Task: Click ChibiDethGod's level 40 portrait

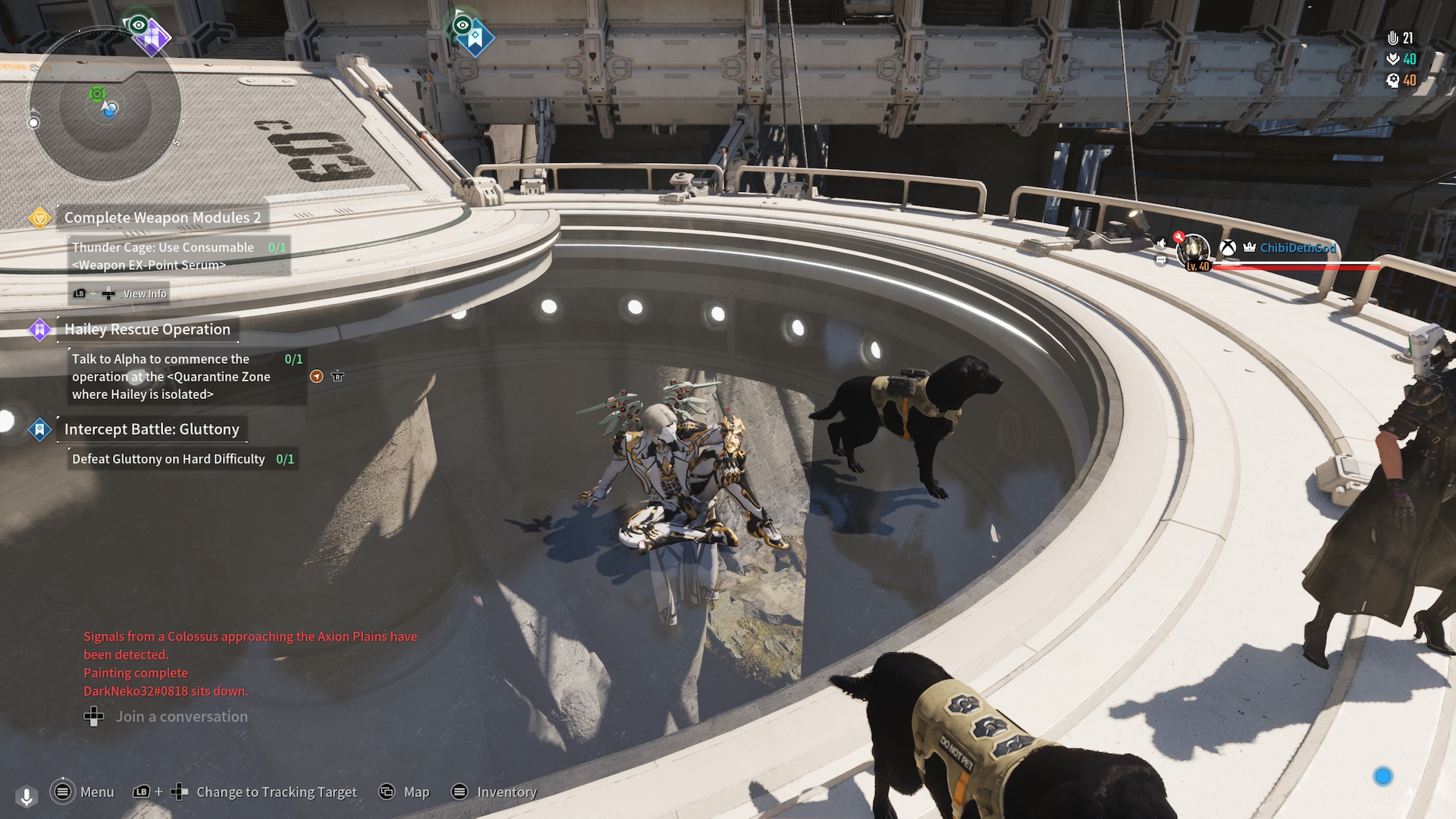Action: point(1194,252)
